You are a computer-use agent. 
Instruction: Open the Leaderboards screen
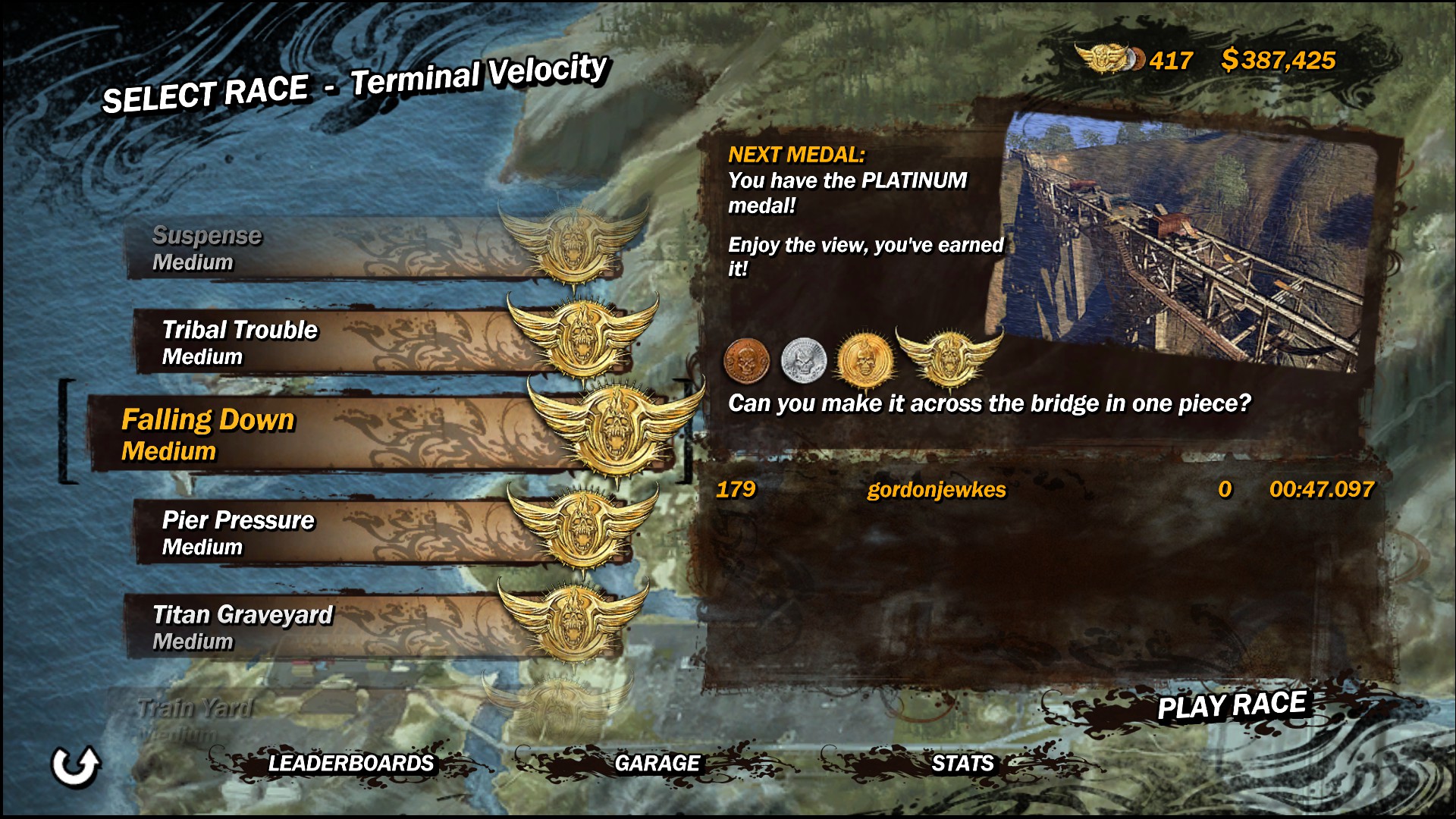(x=350, y=763)
